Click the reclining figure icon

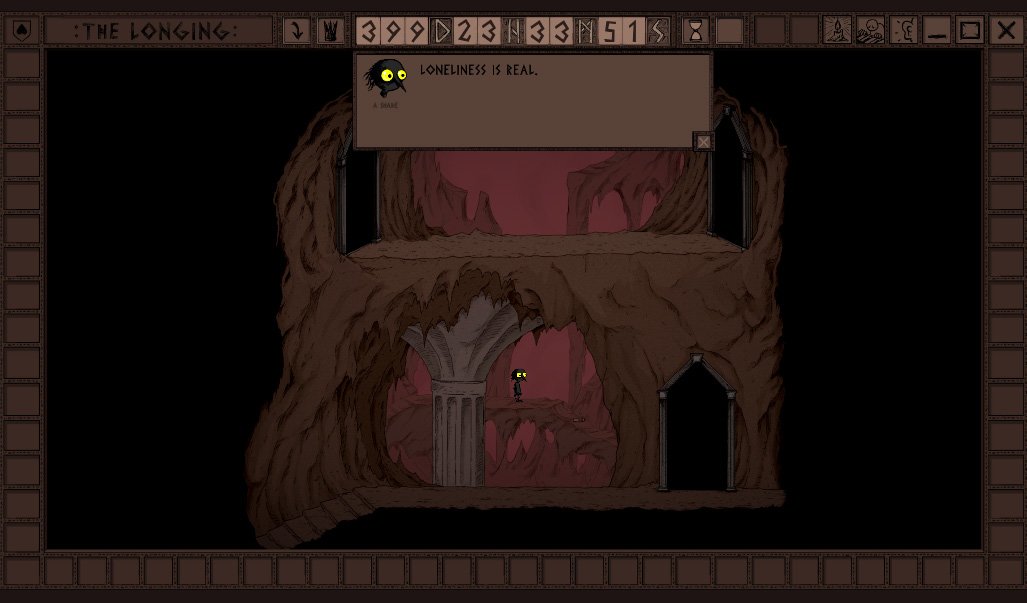871,31
